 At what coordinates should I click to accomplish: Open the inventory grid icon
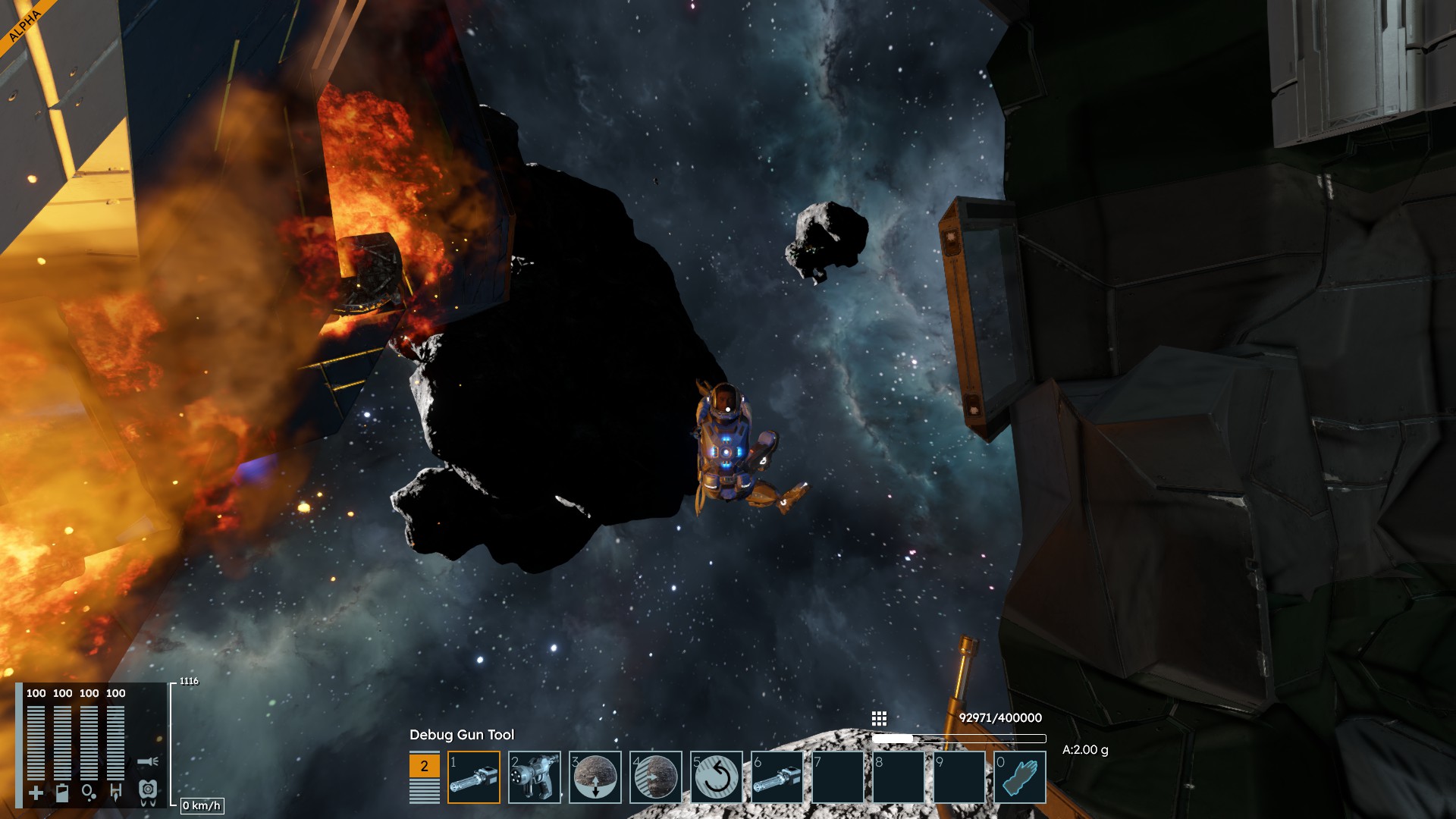[x=879, y=718]
